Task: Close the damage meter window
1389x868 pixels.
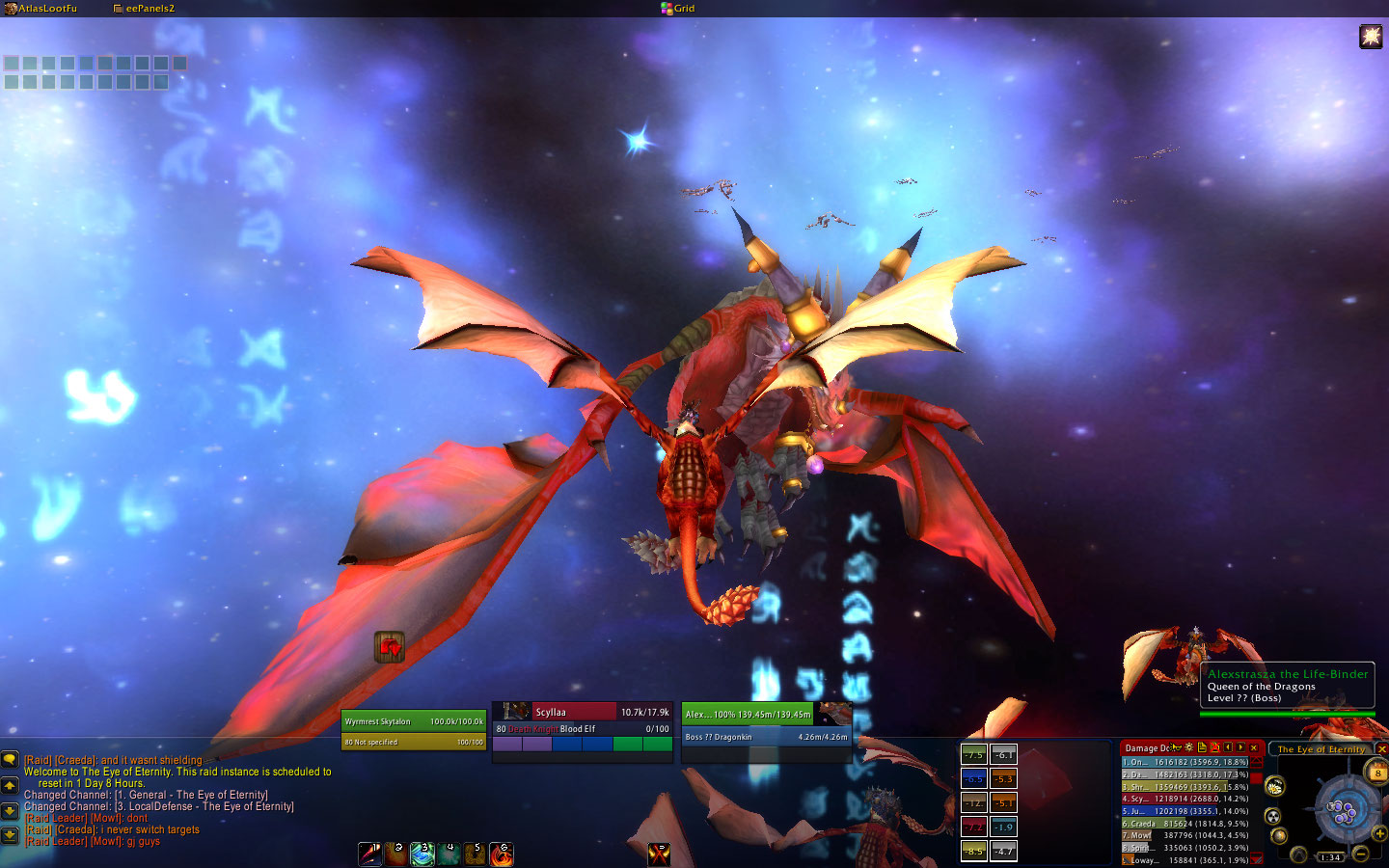Action: (1254, 747)
